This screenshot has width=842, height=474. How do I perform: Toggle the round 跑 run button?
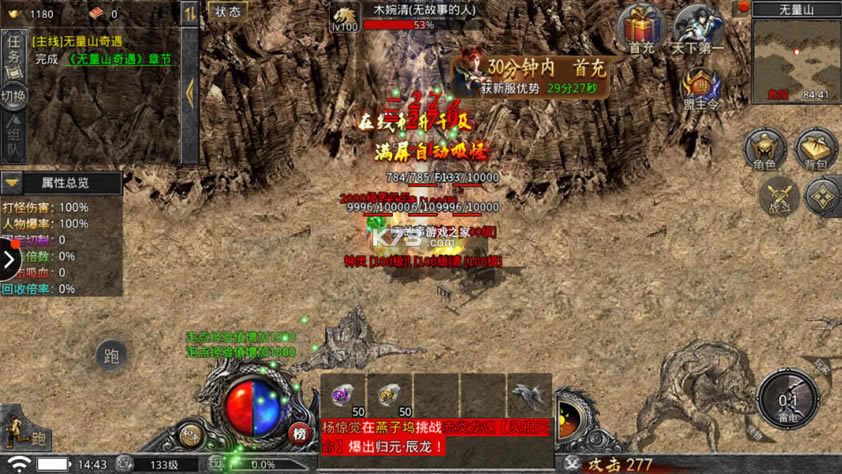[111, 355]
